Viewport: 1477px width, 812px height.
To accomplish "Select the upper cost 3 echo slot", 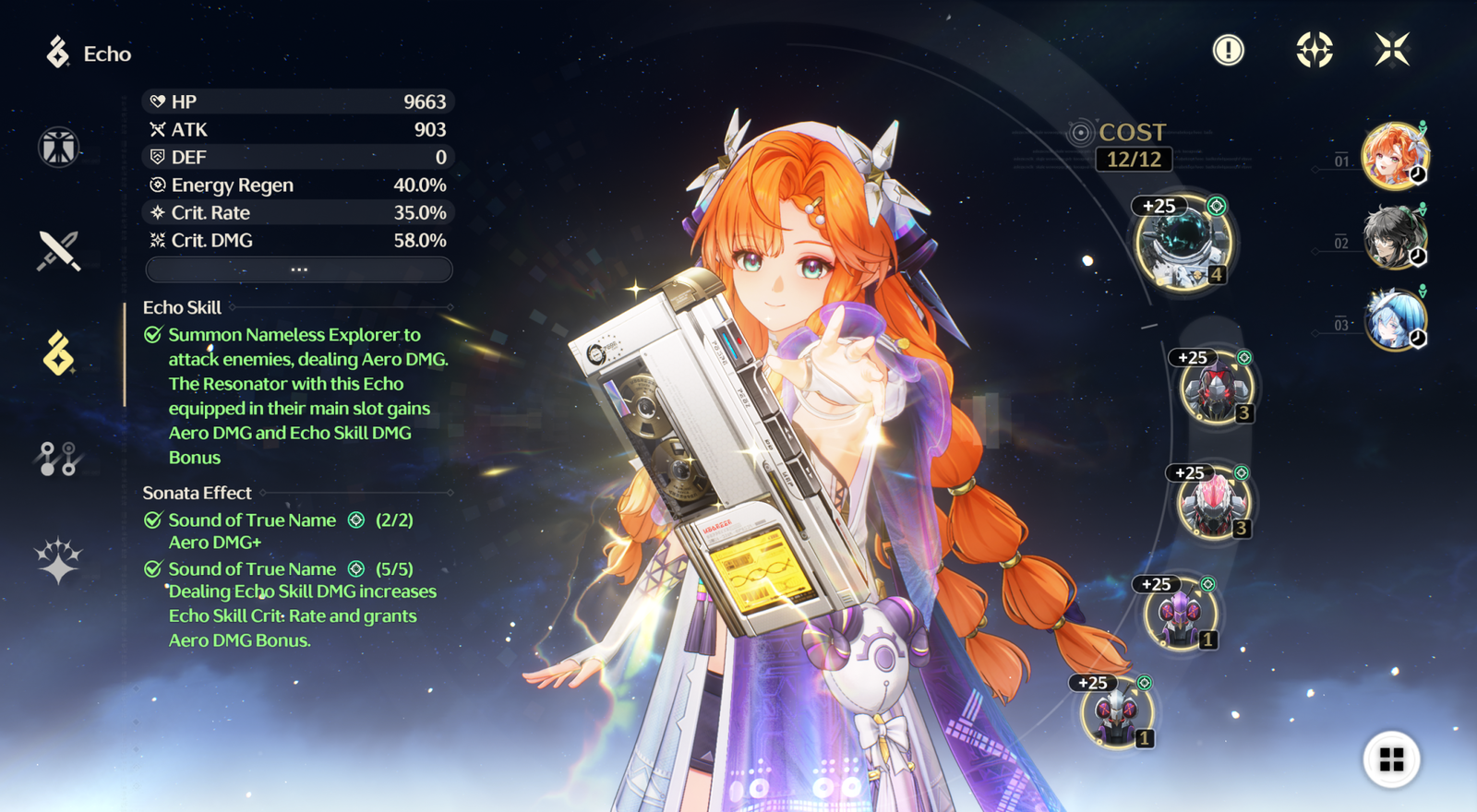I will click(1216, 389).
